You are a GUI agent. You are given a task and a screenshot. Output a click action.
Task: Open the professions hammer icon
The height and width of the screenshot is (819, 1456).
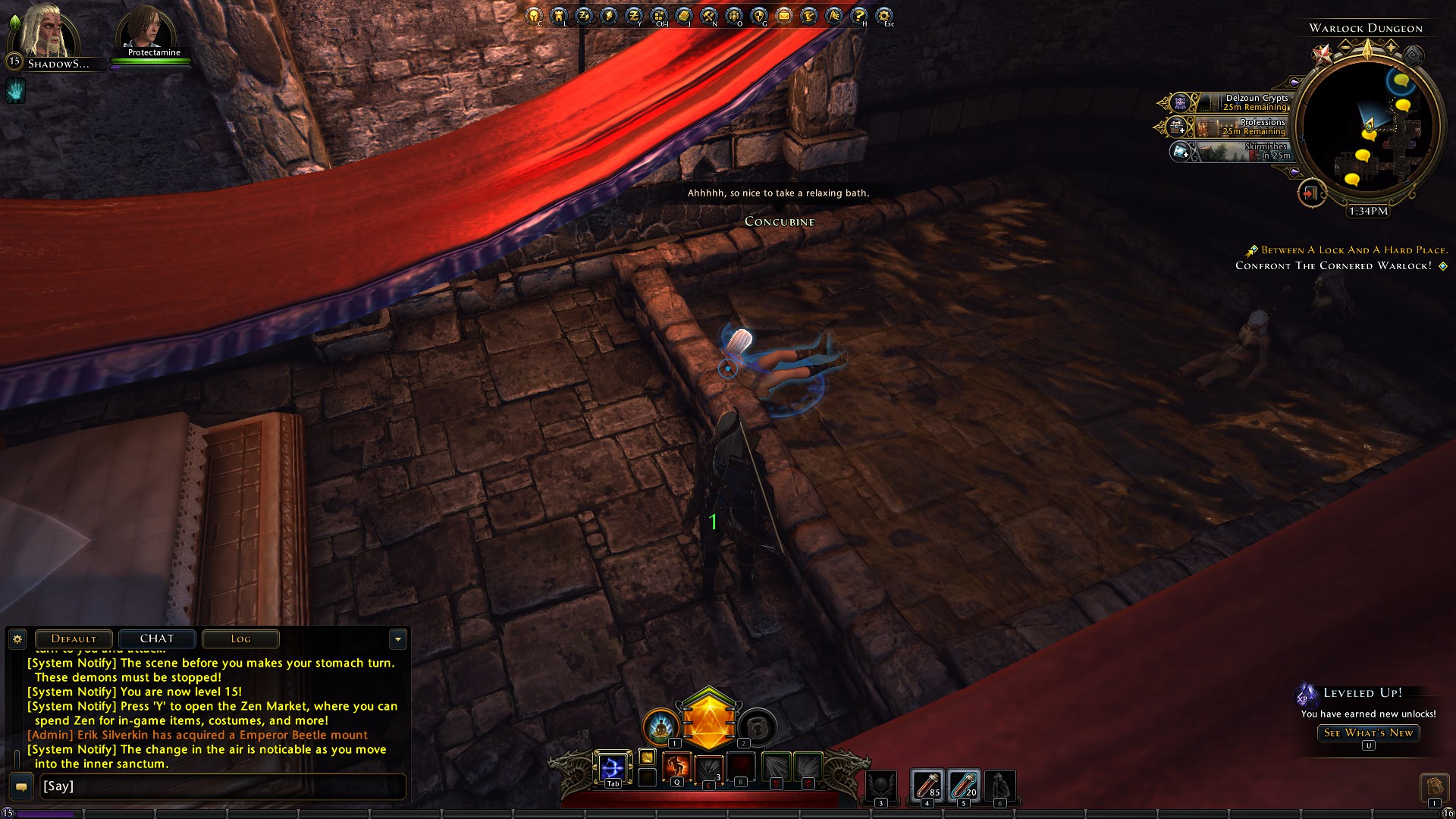click(709, 15)
